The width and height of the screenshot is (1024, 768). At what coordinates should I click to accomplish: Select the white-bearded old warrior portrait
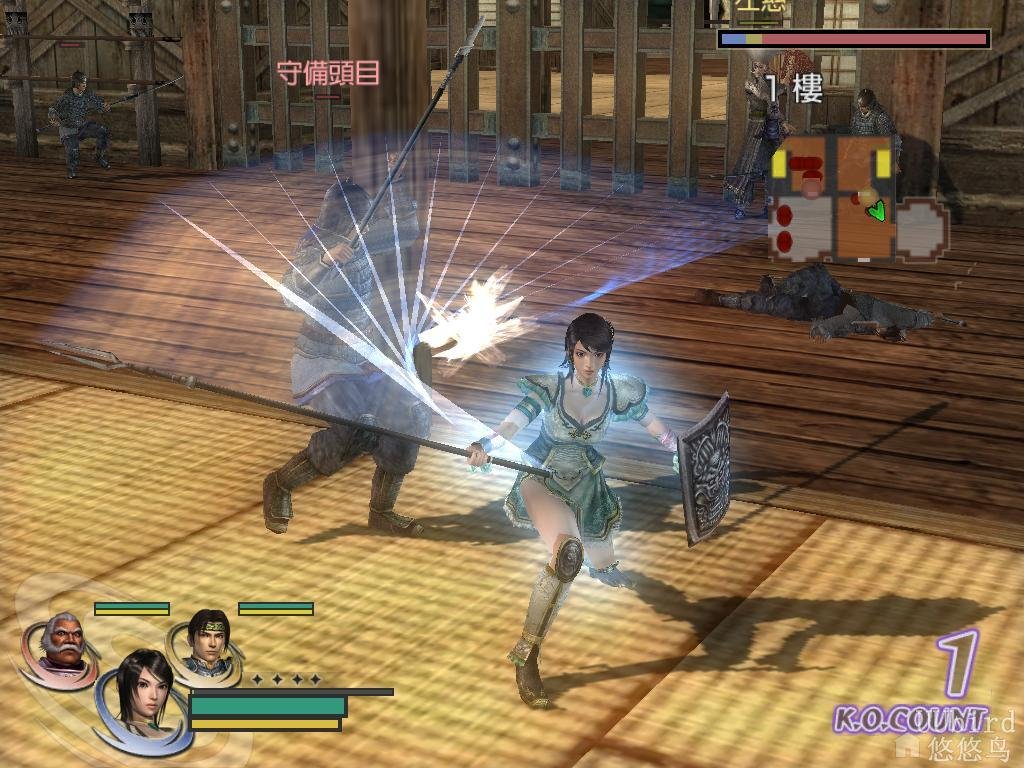click(x=62, y=642)
